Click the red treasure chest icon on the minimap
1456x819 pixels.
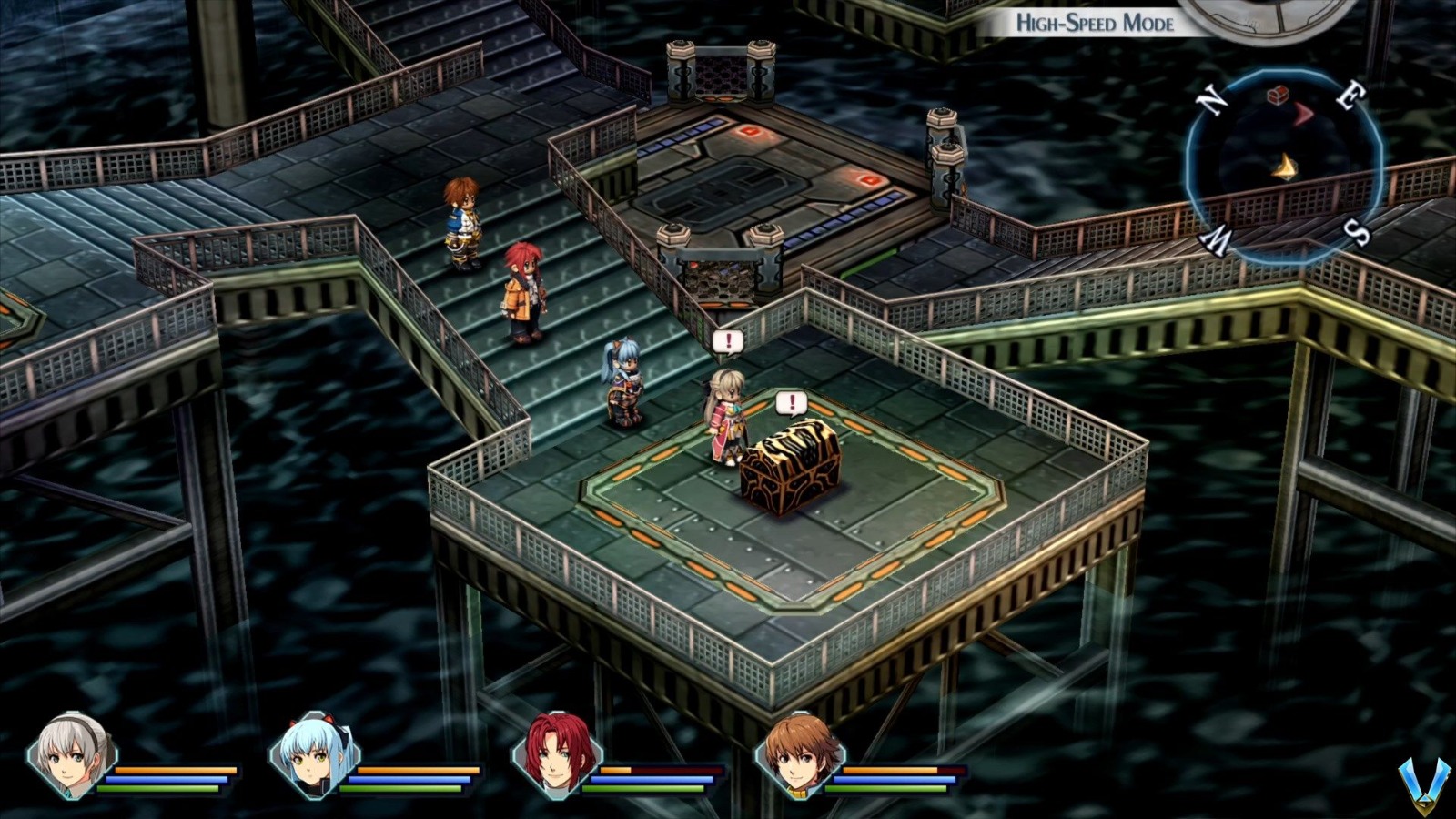(1279, 94)
